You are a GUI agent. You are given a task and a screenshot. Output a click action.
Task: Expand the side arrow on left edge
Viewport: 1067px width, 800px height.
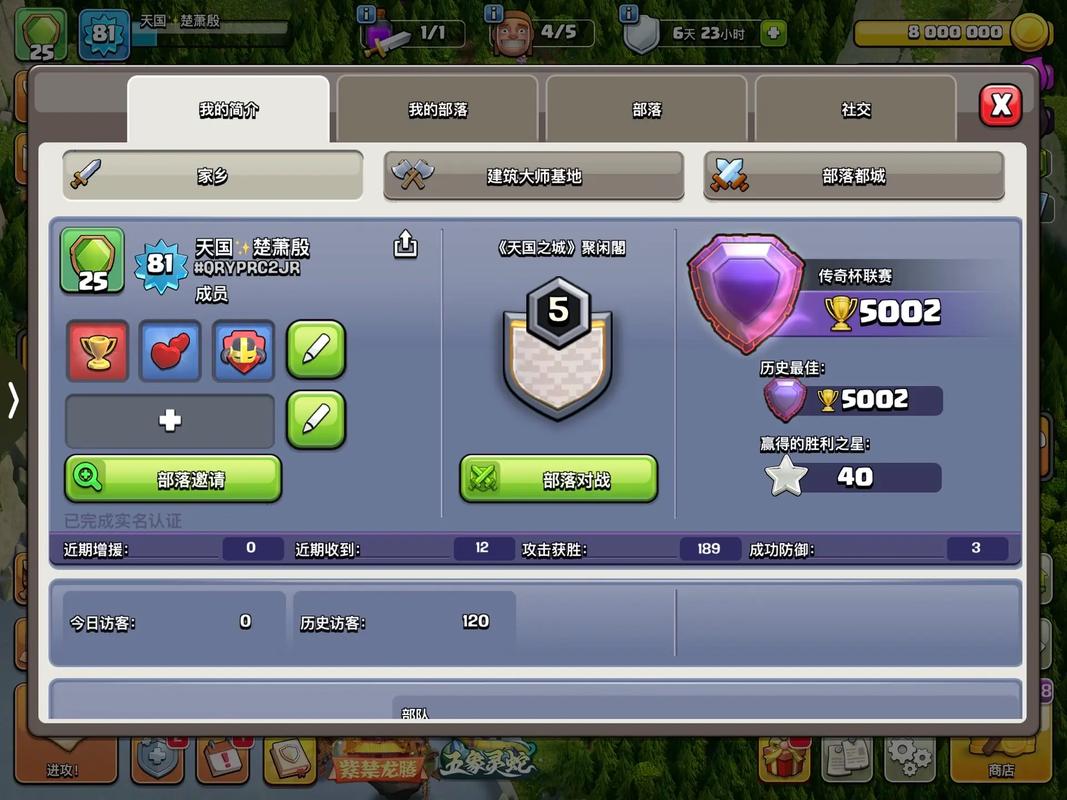[x=13, y=401]
